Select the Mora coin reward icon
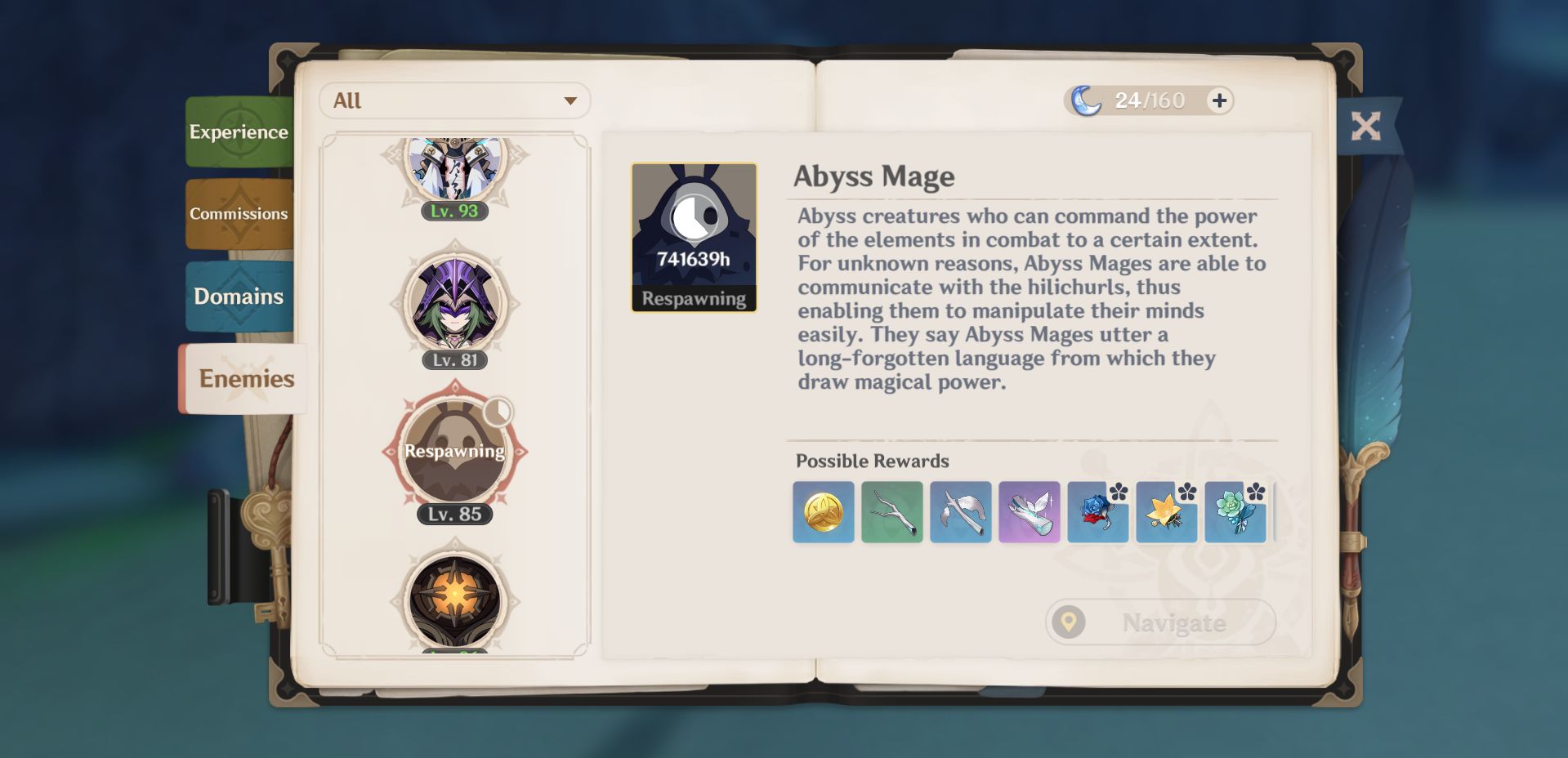This screenshot has width=1568, height=758. pyautogui.click(x=823, y=513)
